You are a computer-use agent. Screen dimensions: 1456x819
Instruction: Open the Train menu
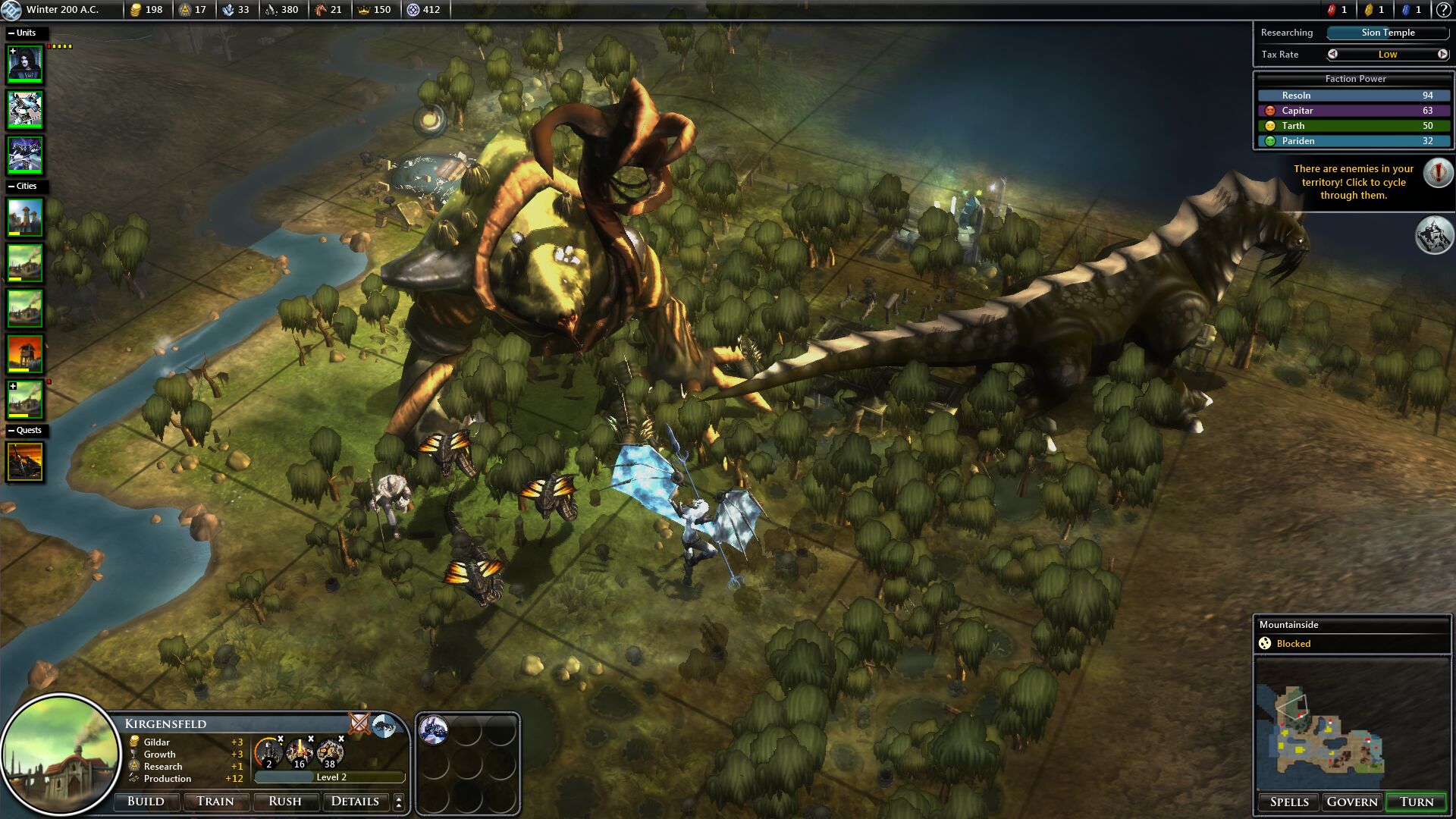[215, 802]
